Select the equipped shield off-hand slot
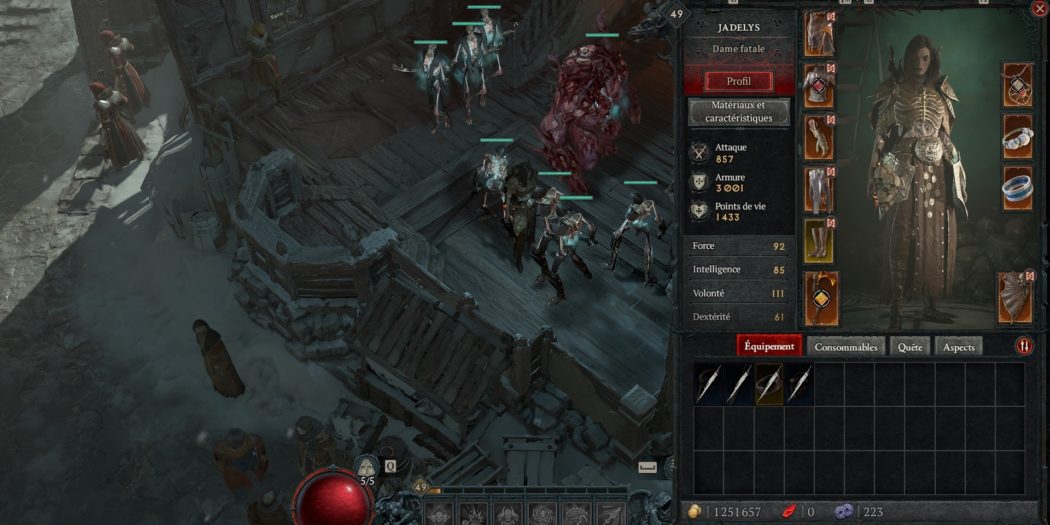Viewport: 1050px width, 525px height. tap(1015, 298)
